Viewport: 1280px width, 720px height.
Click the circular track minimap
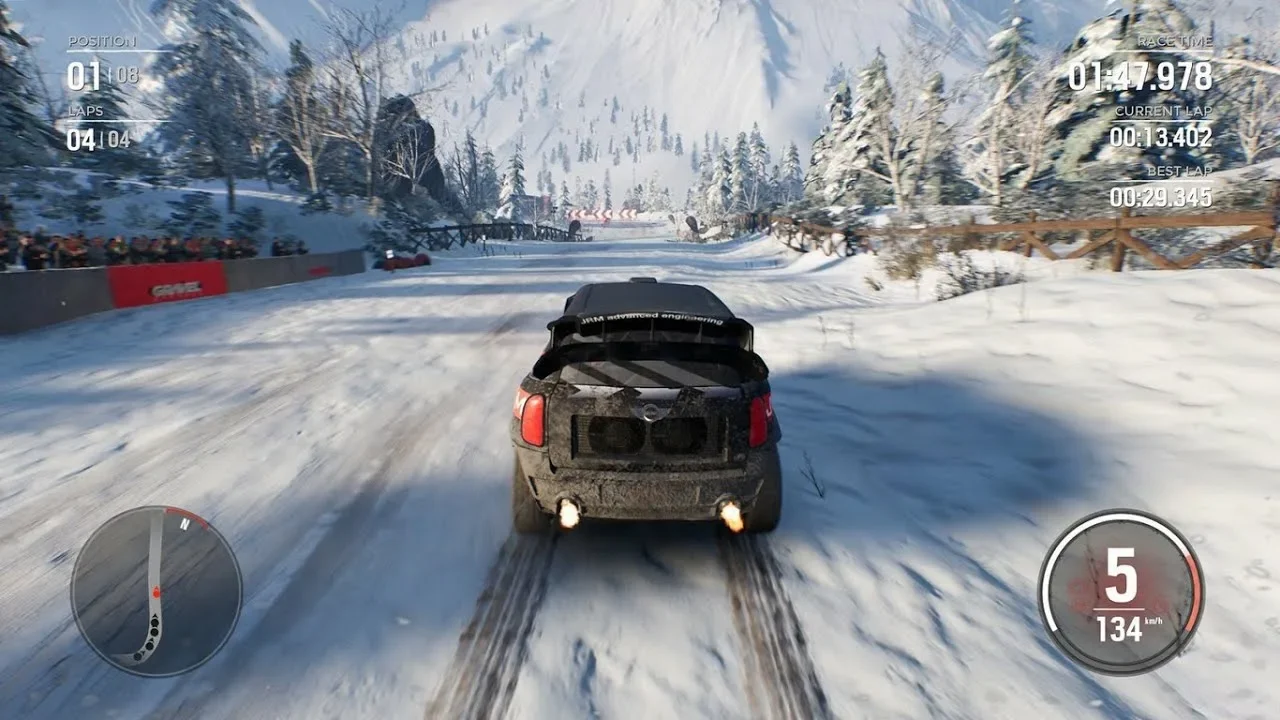pyautogui.click(x=156, y=591)
